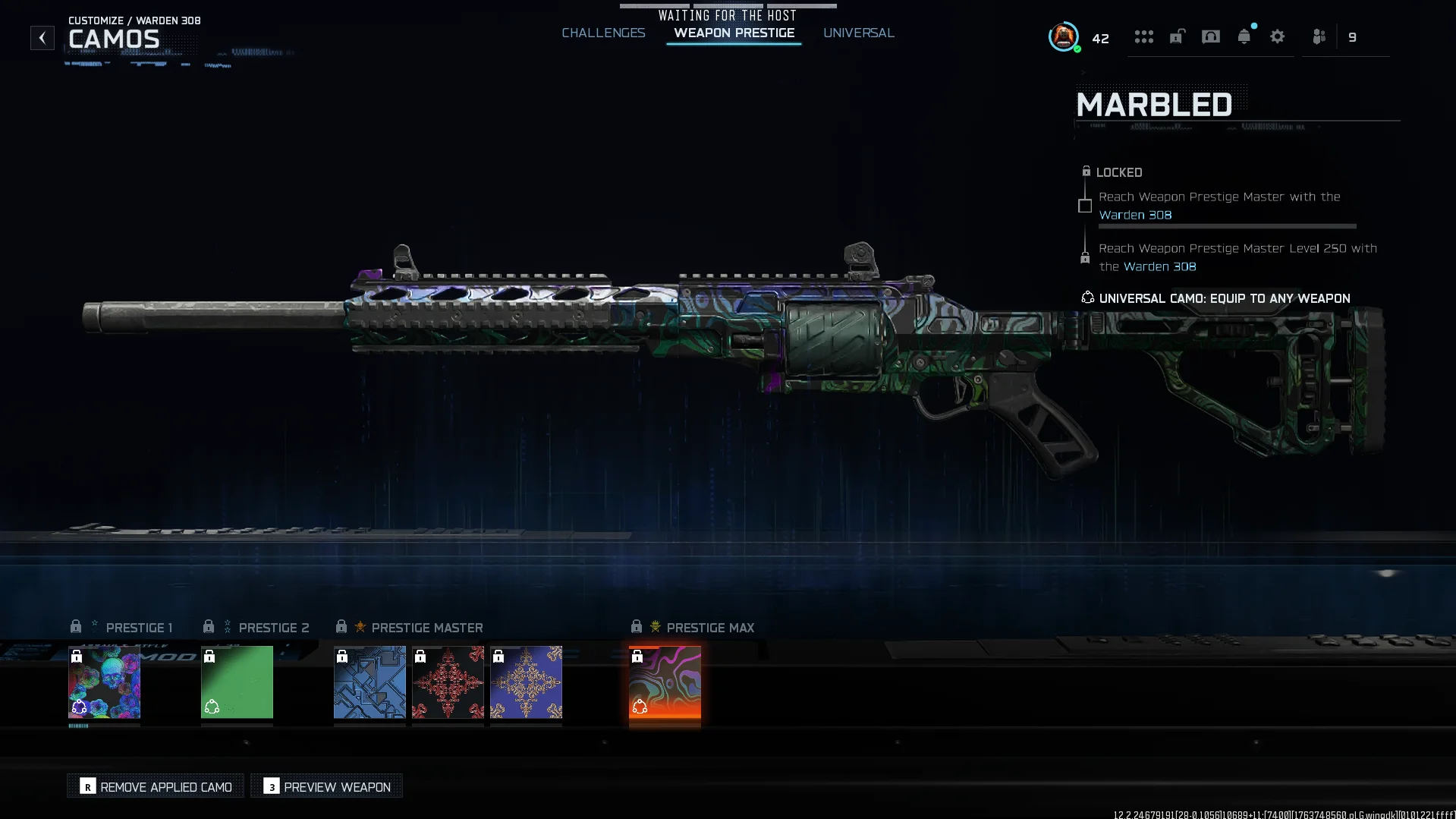Choose the purple and gold ornate camo
Screen dimensions: 1456x819
tap(526, 682)
